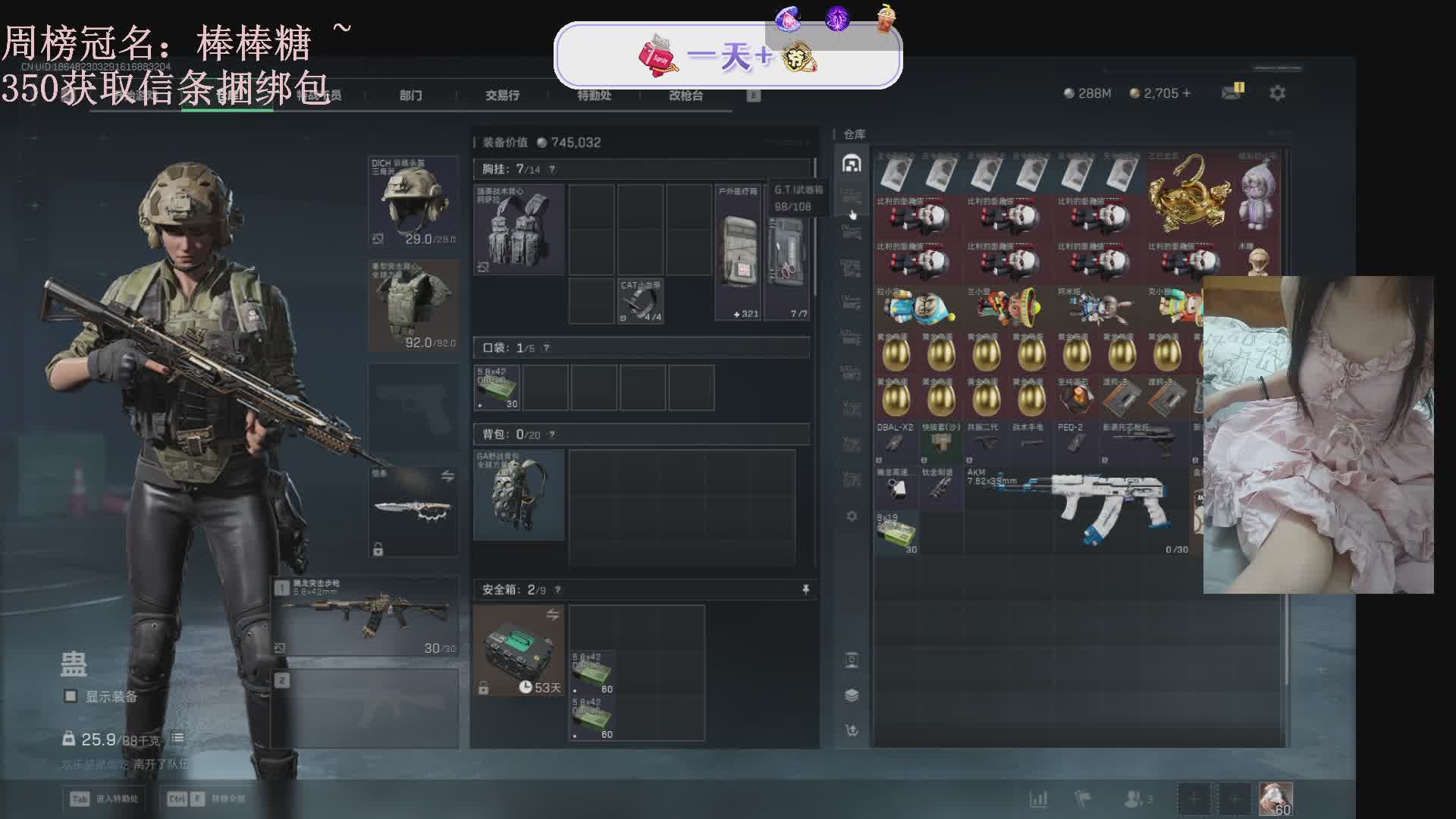The width and height of the screenshot is (1456, 819).
Task: Check the mail envelope icon
Action: (1232, 93)
